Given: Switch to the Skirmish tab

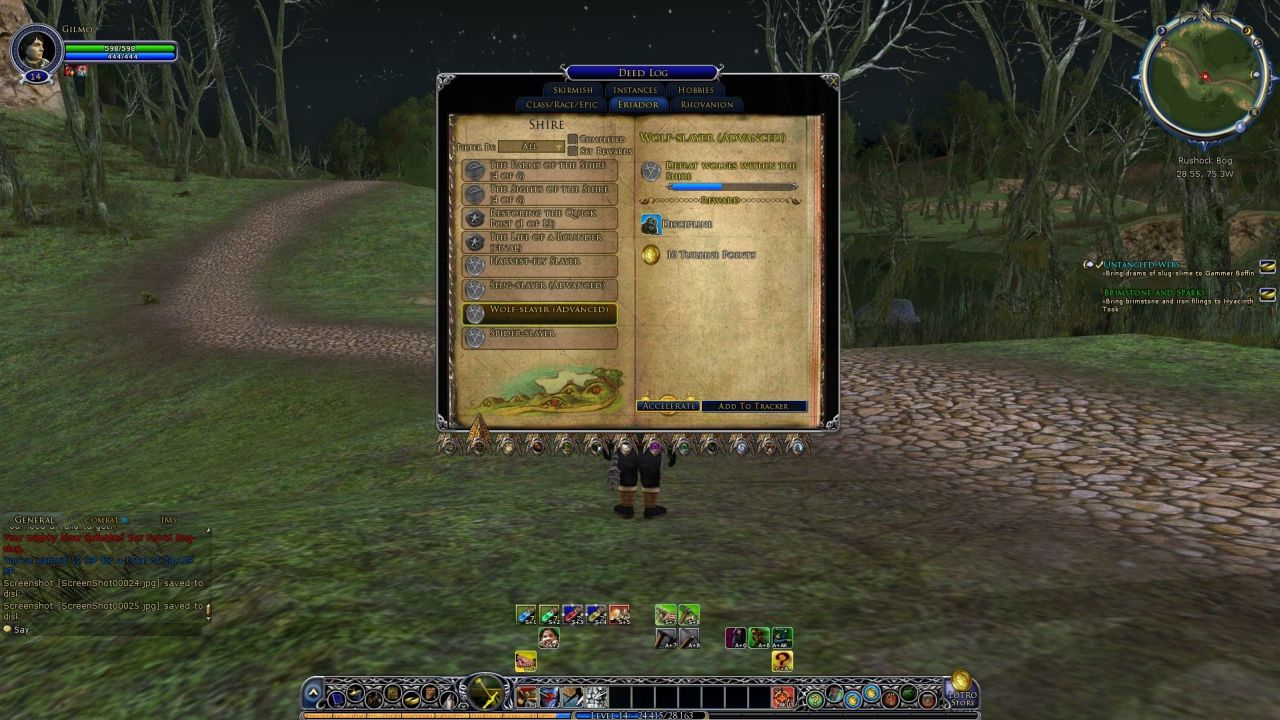Looking at the screenshot, I should point(573,90).
